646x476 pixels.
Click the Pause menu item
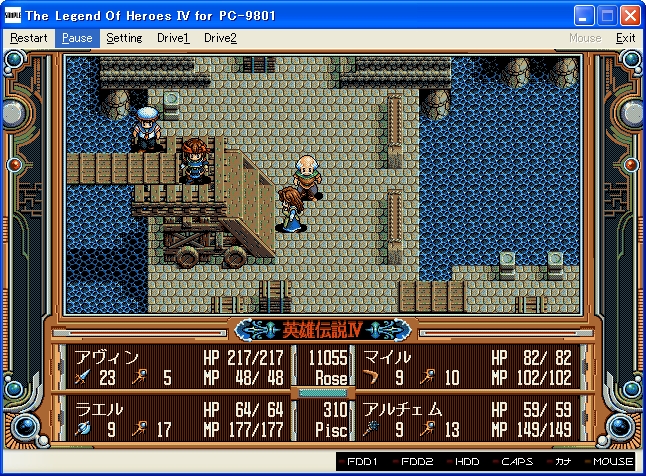76,38
